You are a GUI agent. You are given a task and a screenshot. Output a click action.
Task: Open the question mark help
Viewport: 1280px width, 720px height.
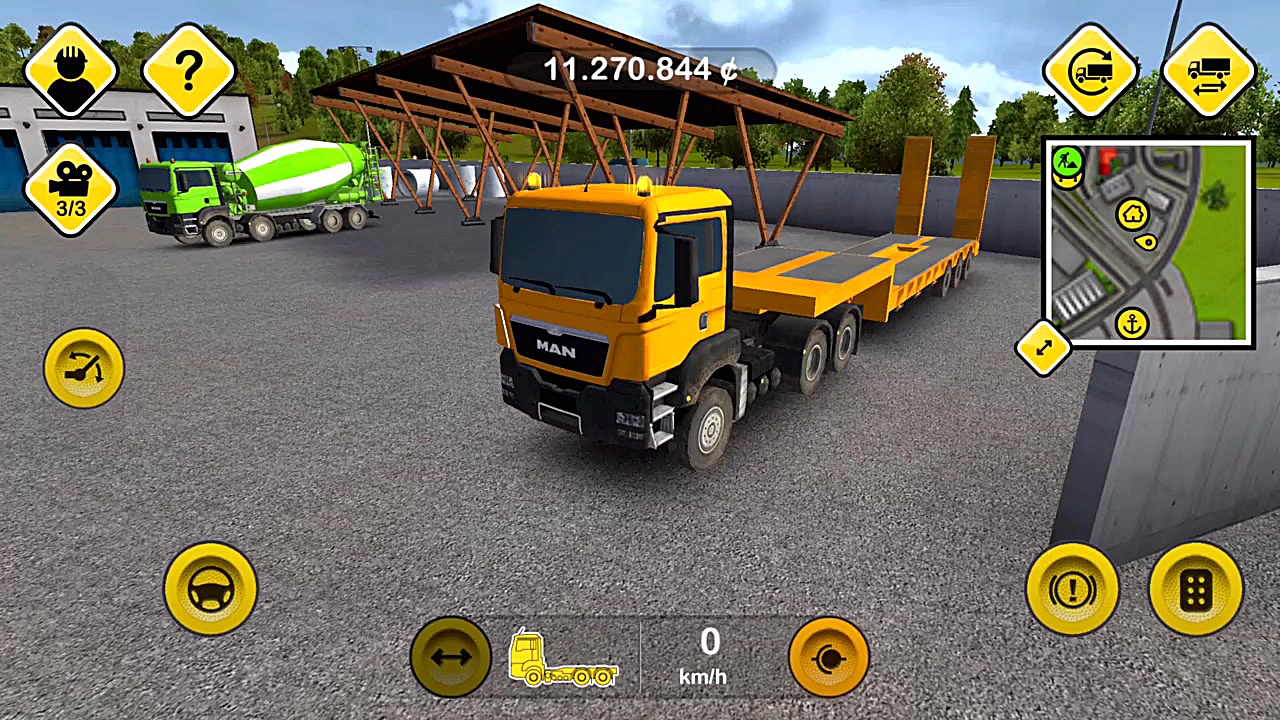point(188,70)
